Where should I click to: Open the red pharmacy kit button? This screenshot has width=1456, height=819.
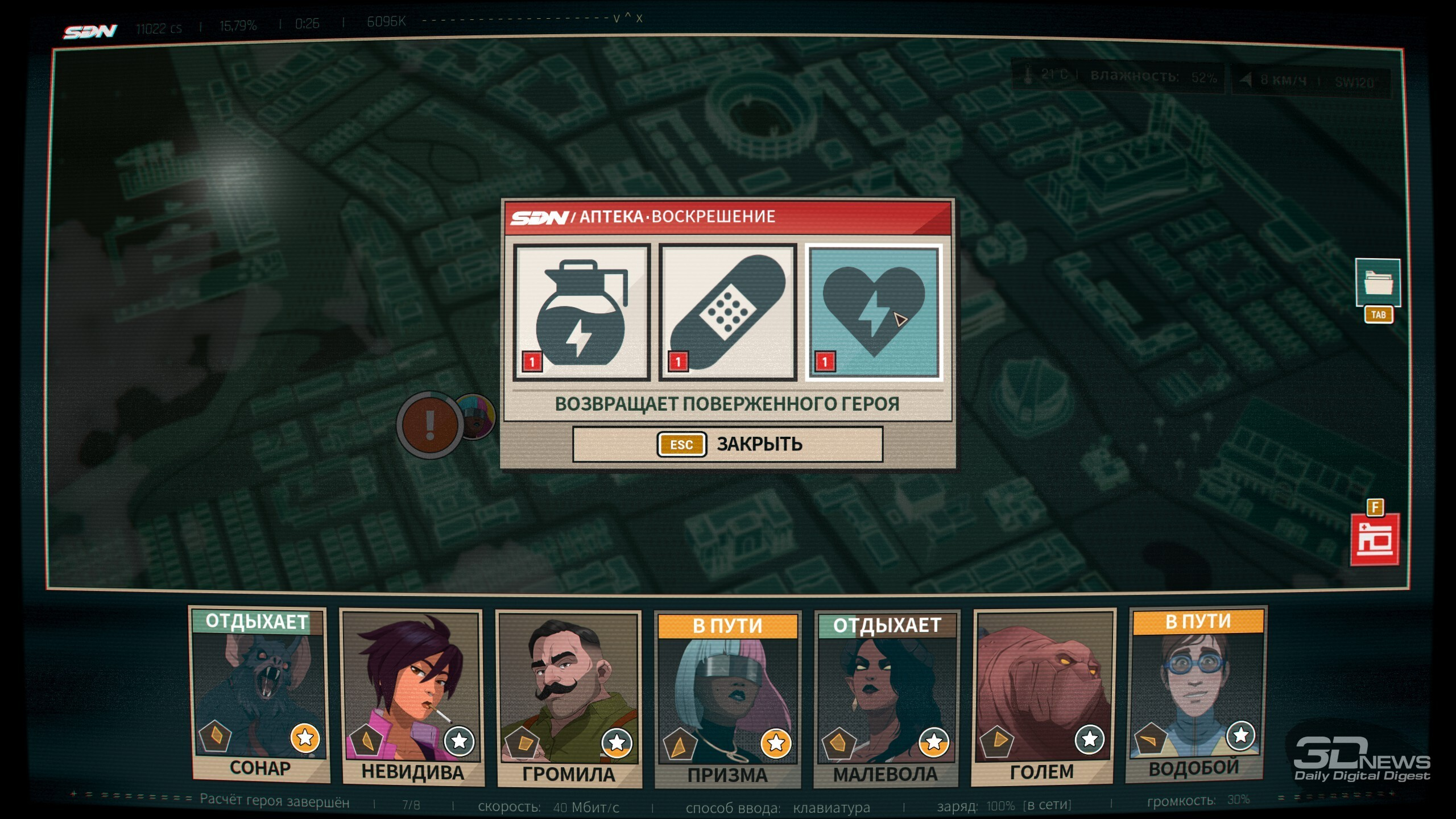pyautogui.click(x=1375, y=539)
